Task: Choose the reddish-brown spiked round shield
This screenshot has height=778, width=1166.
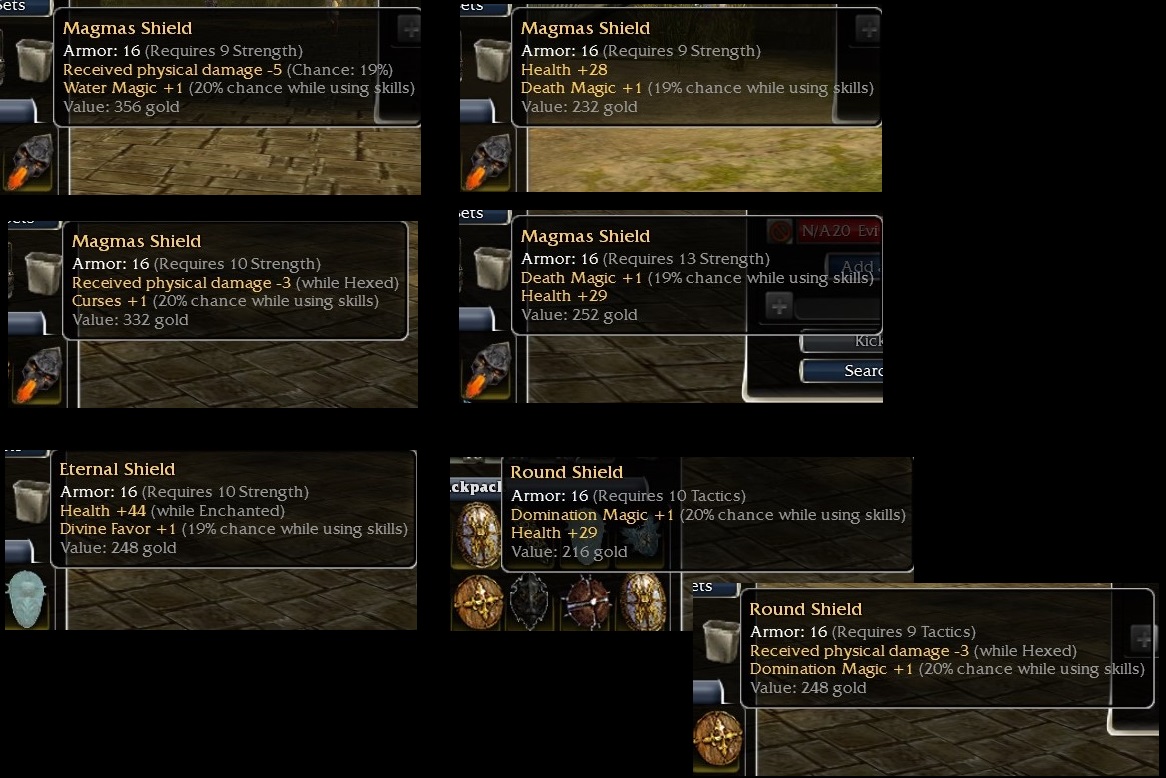Action: [585, 603]
